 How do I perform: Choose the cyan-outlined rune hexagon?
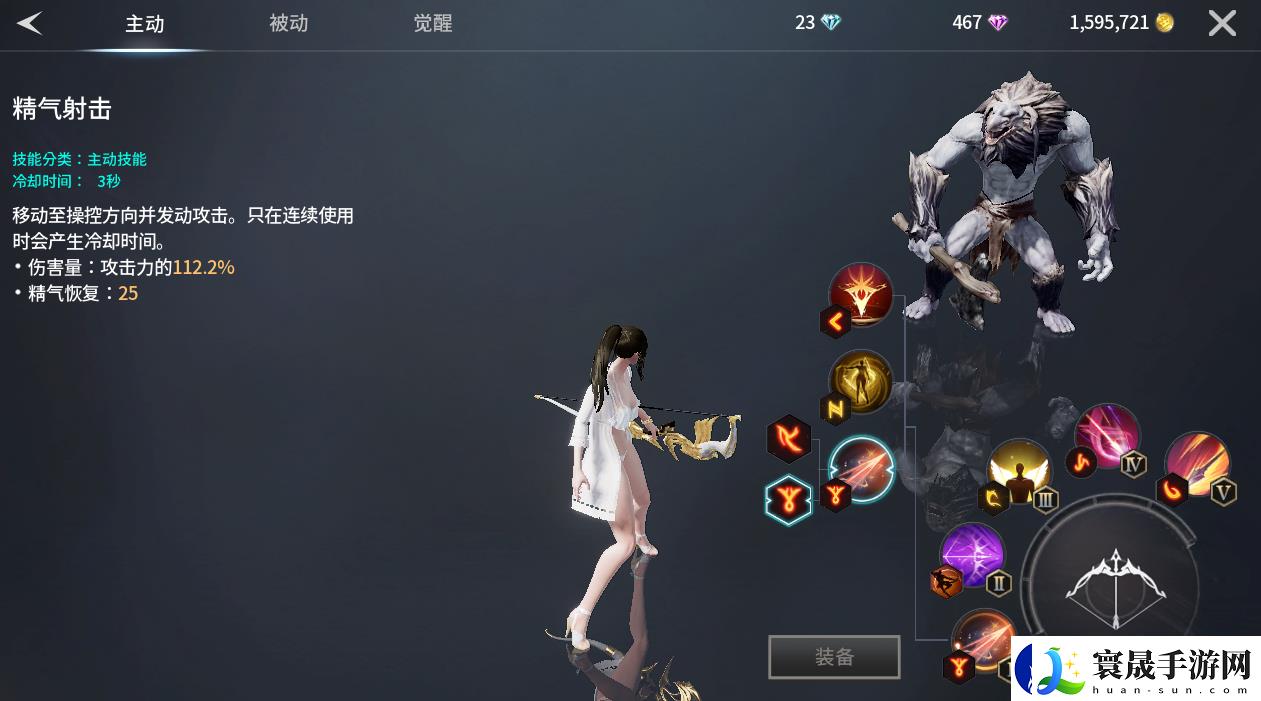788,499
